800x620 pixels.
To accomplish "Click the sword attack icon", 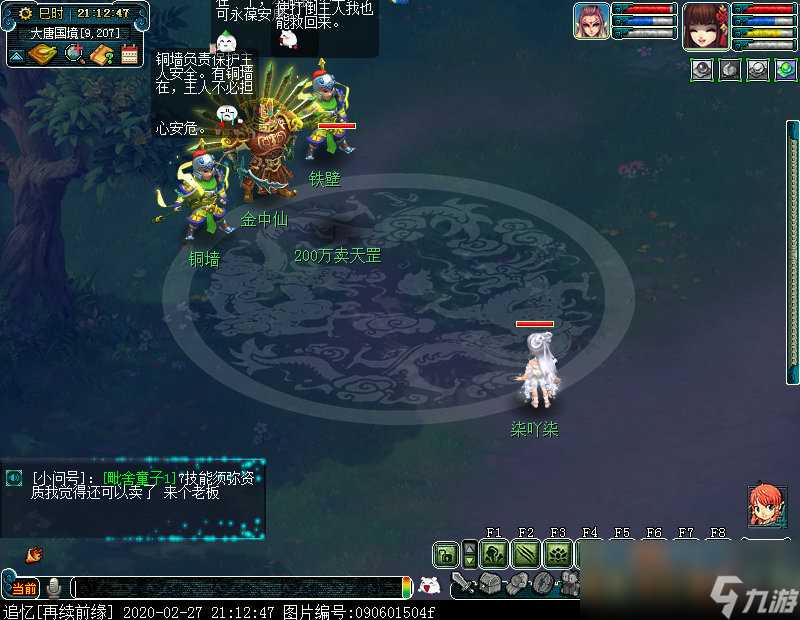I will coord(462,583).
